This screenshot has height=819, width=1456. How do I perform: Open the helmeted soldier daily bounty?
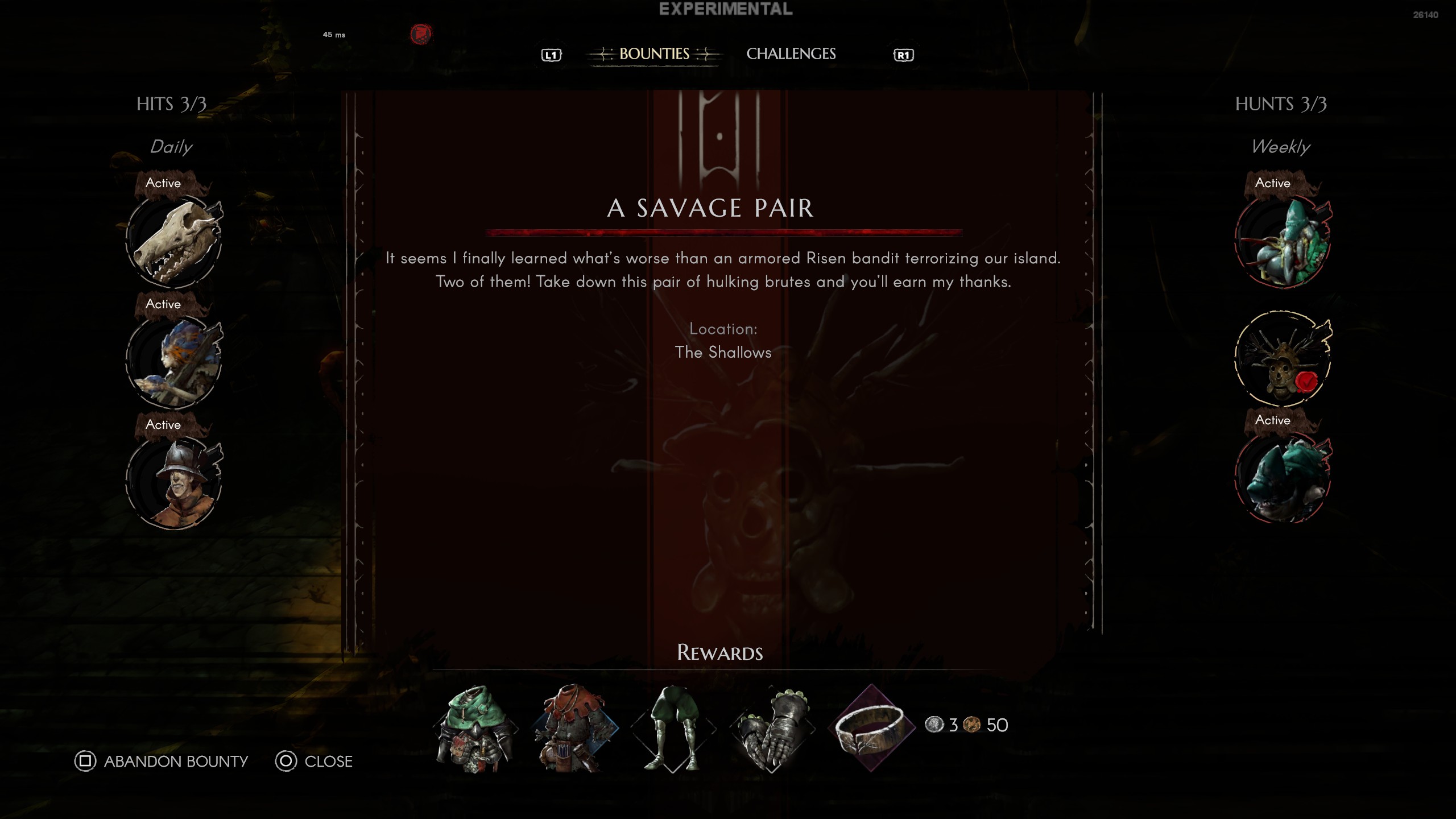pyautogui.click(x=174, y=483)
